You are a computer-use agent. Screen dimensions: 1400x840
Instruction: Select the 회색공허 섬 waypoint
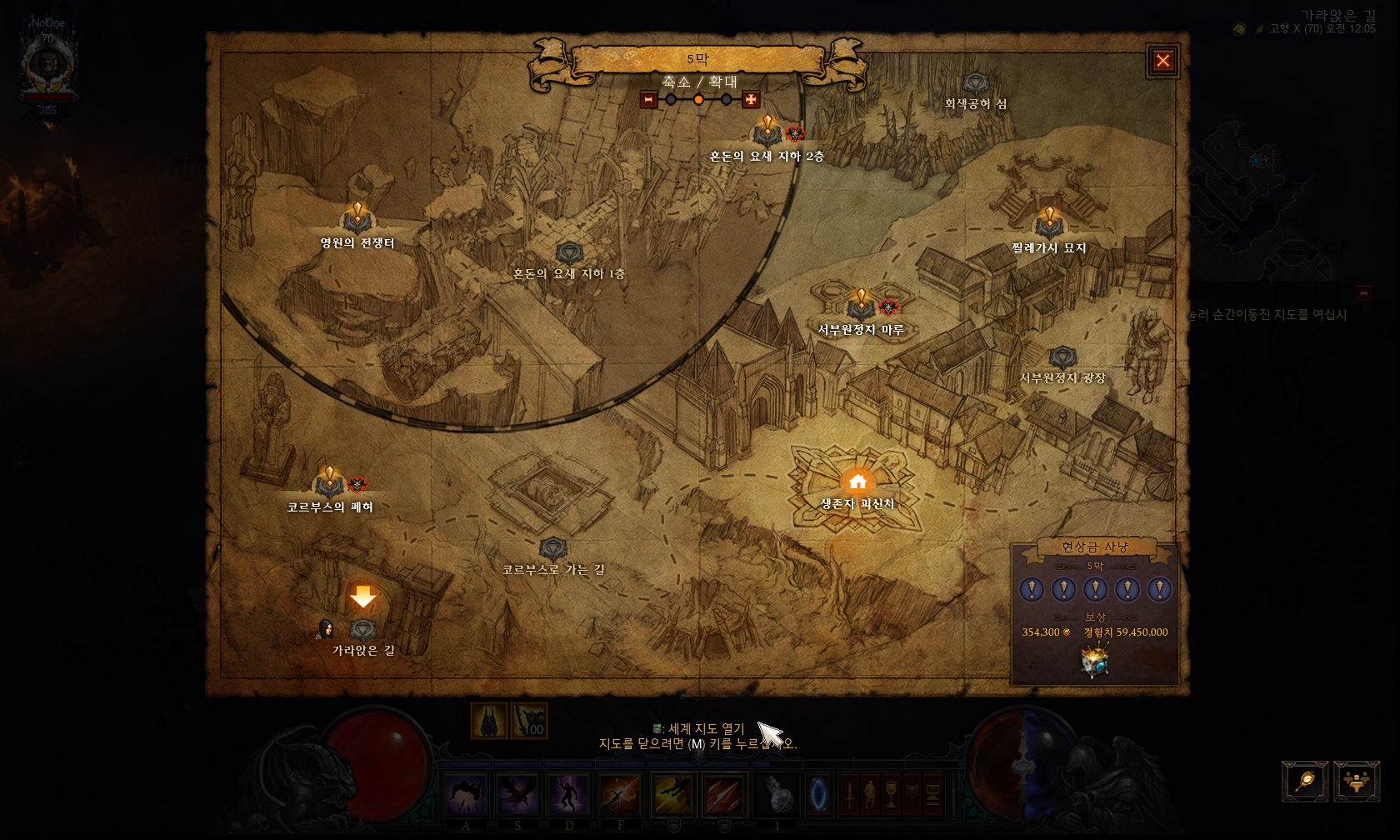click(x=975, y=84)
